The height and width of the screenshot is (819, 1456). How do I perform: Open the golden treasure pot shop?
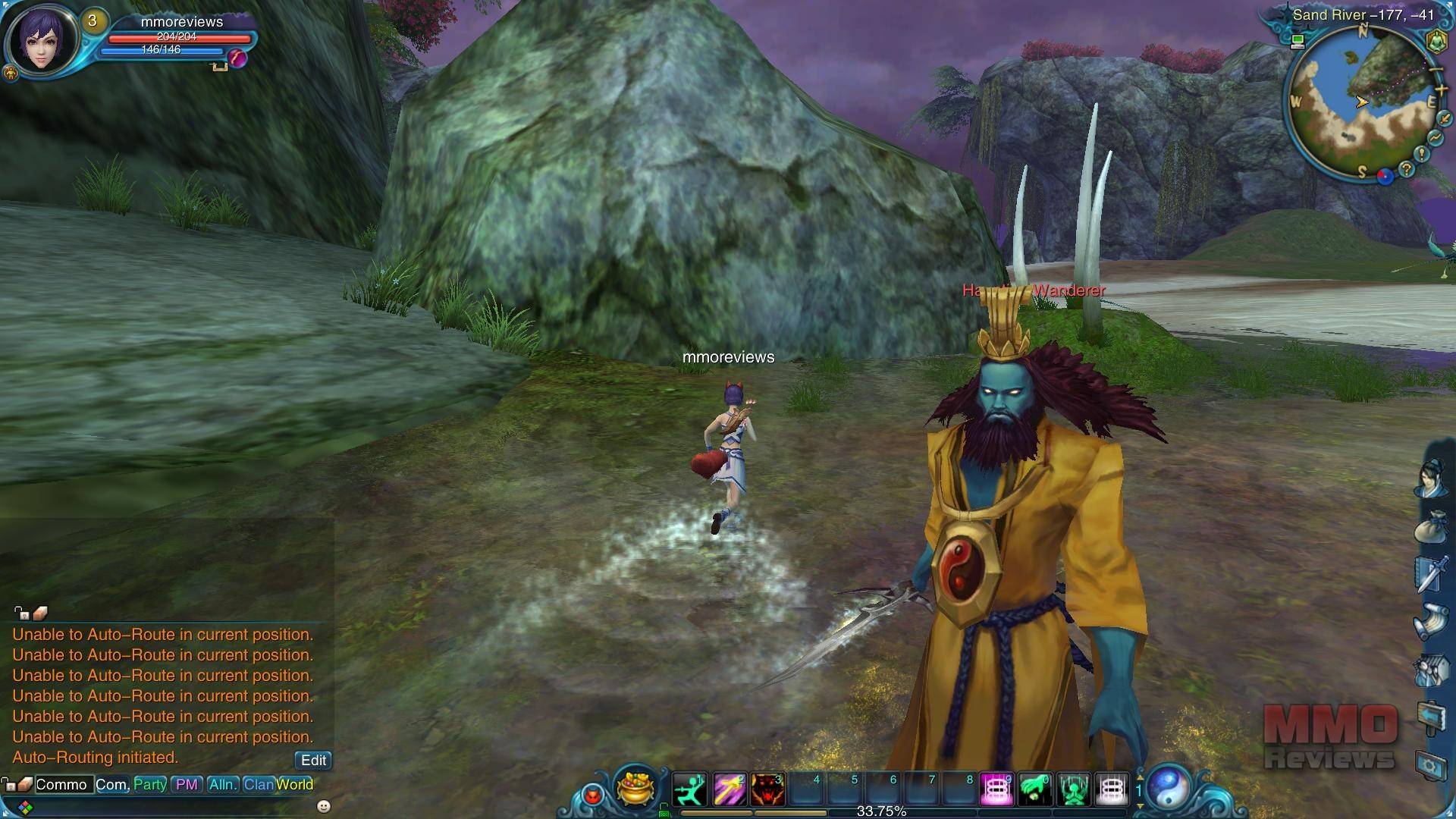point(635,787)
